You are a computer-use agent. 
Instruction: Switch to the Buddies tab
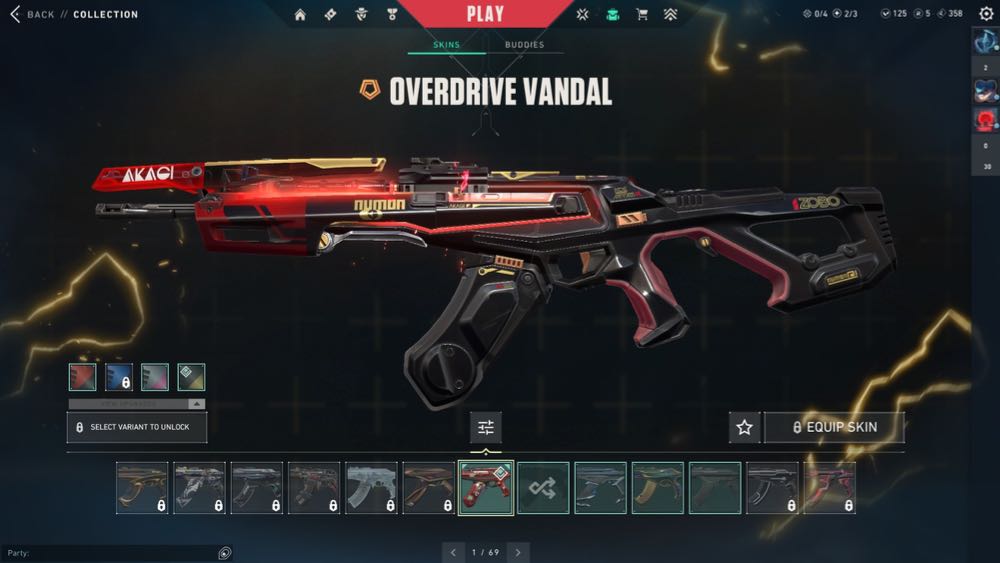click(524, 45)
